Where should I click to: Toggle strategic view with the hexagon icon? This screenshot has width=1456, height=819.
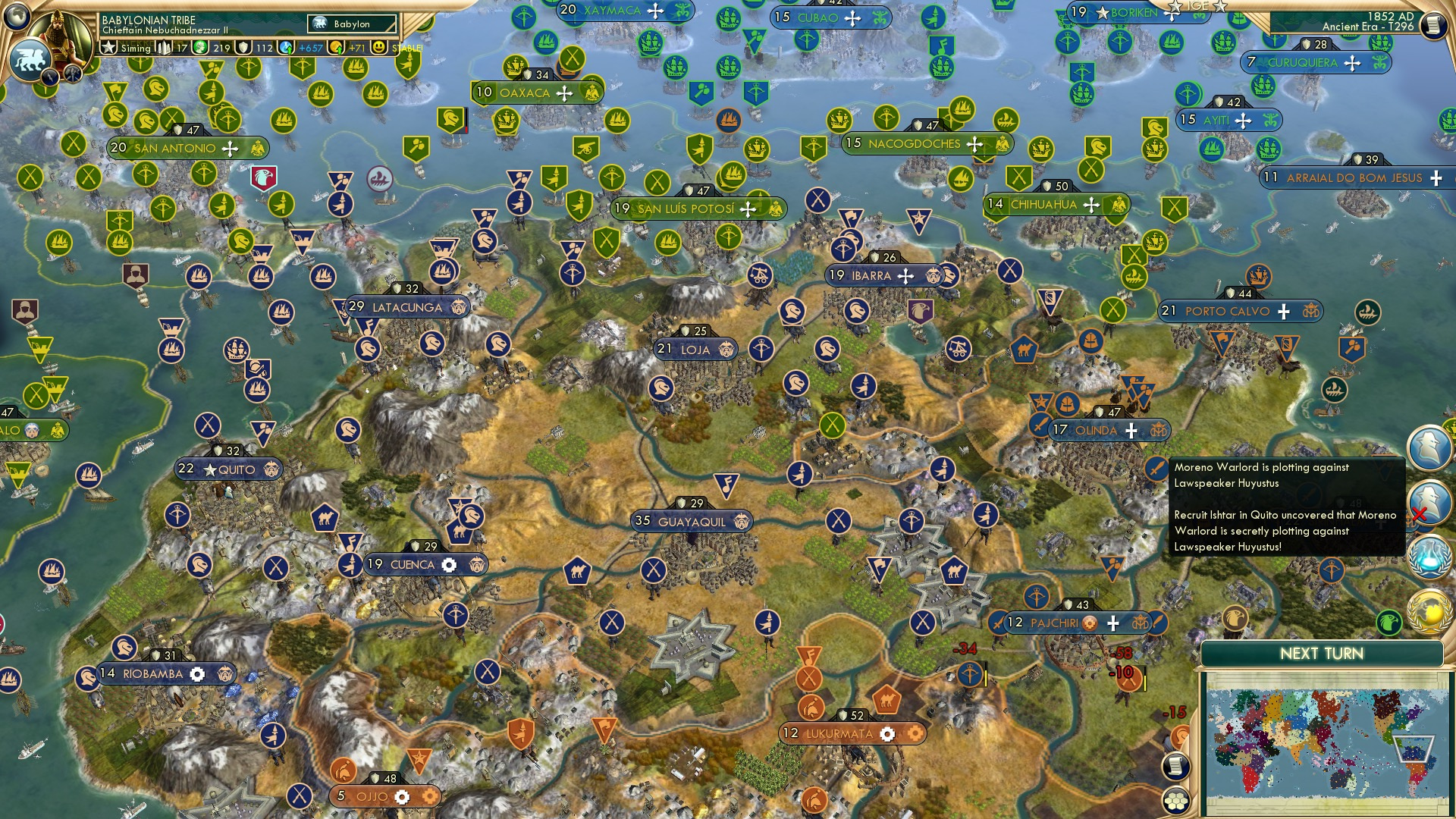click(1176, 801)
